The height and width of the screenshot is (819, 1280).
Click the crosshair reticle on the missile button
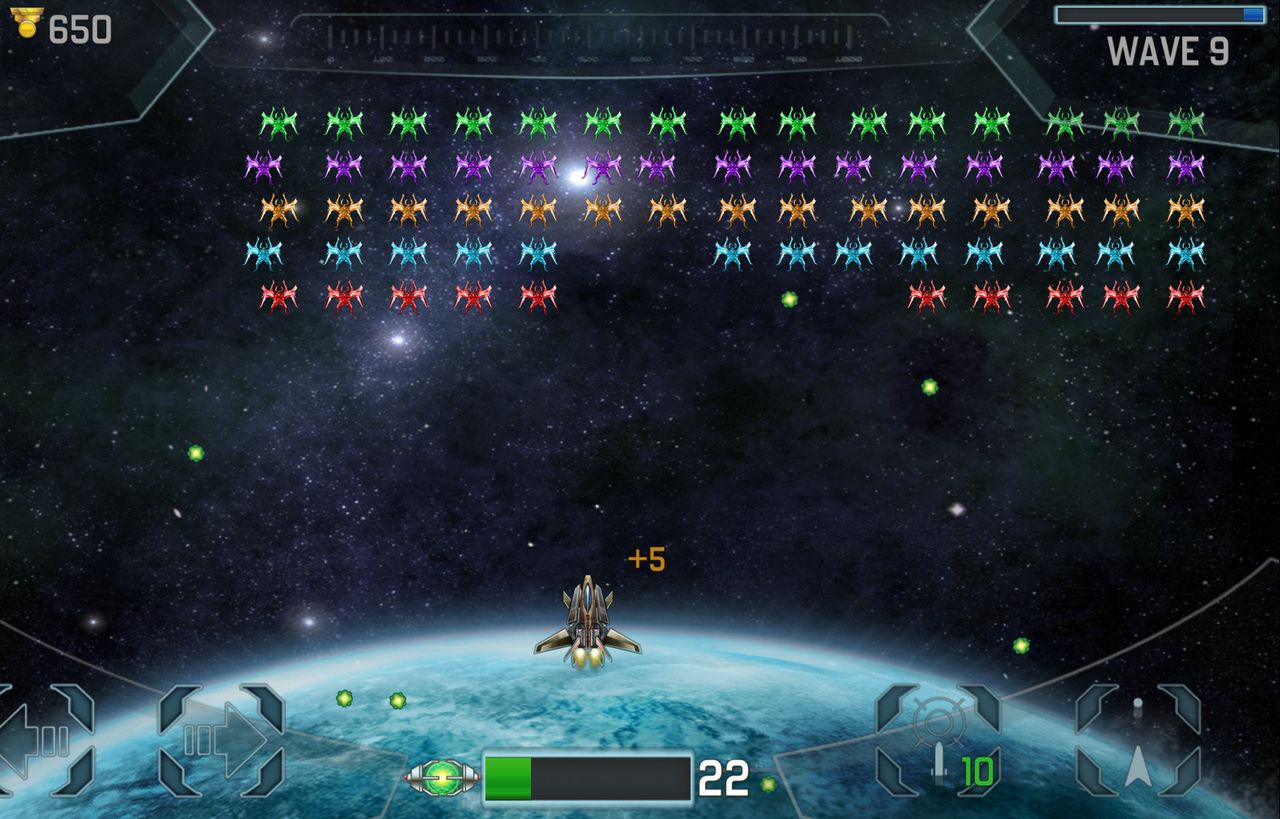point(938,723)
